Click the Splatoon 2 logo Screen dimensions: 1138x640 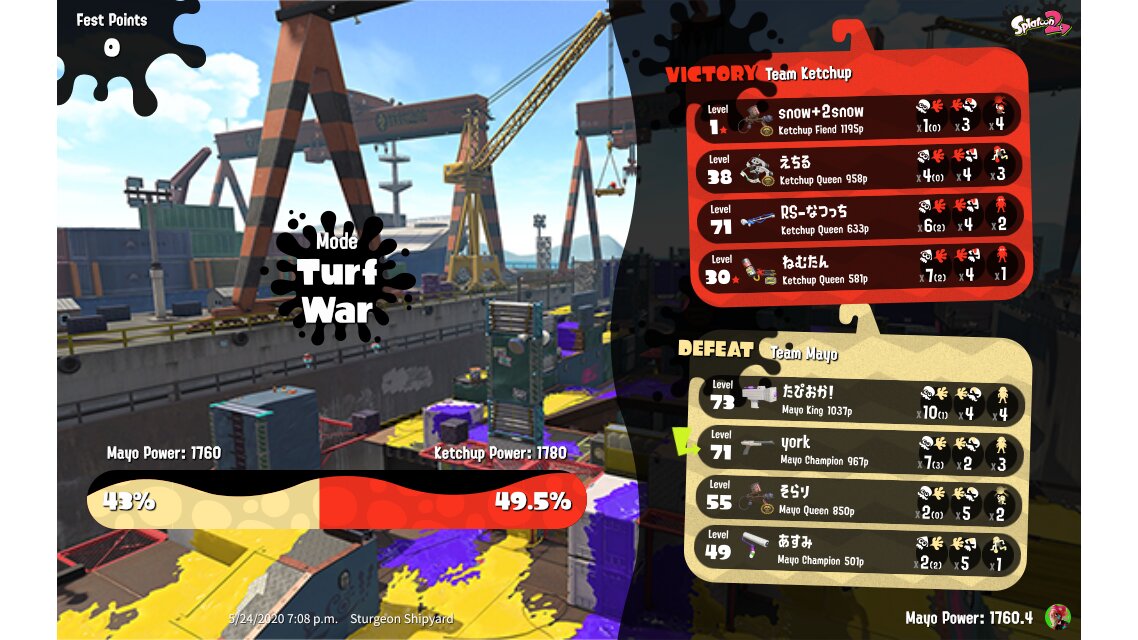[1040, 22]
